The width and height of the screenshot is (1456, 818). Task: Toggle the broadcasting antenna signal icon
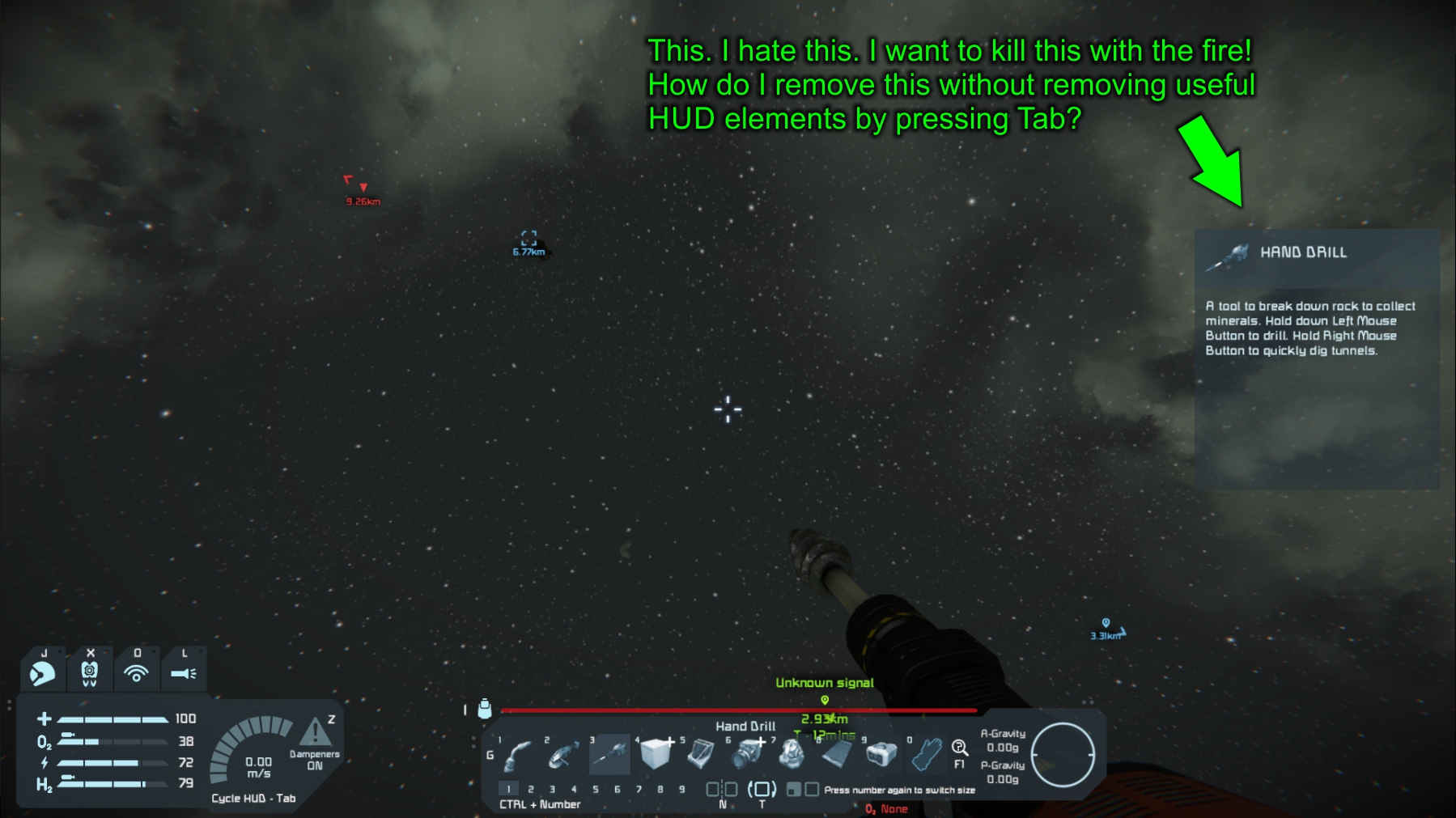pyautogui.click(x=136, y=673)
